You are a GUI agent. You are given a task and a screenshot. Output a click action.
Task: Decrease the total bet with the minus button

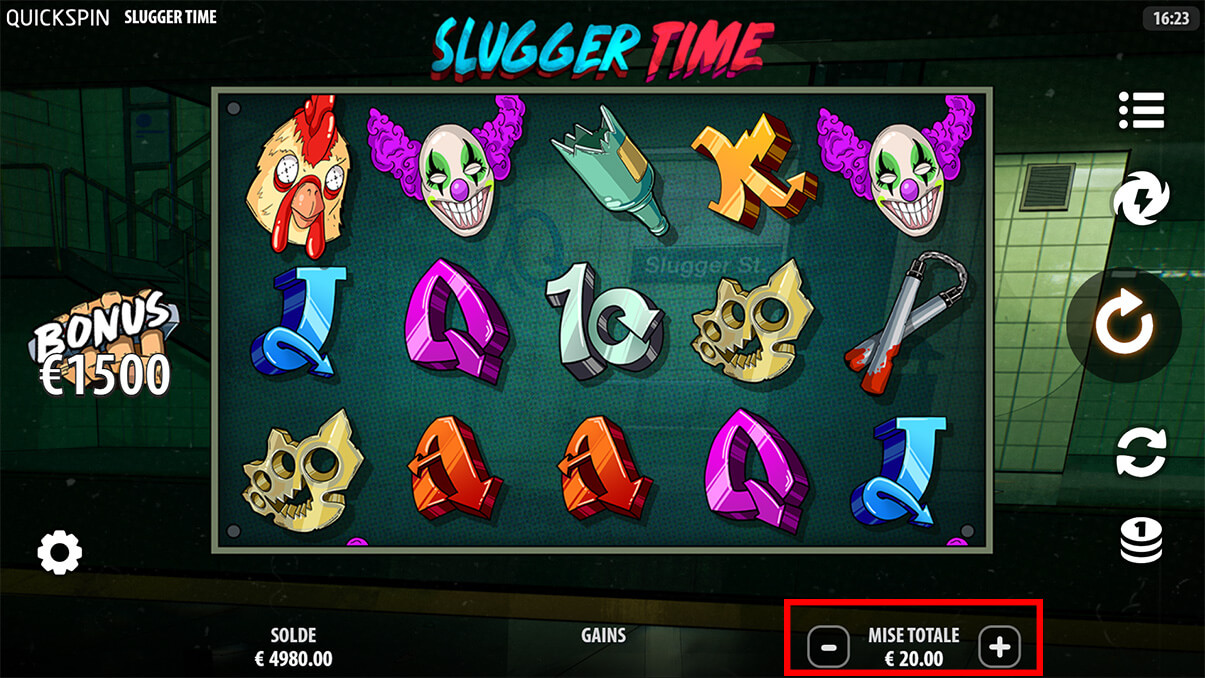tap(828, 647)
